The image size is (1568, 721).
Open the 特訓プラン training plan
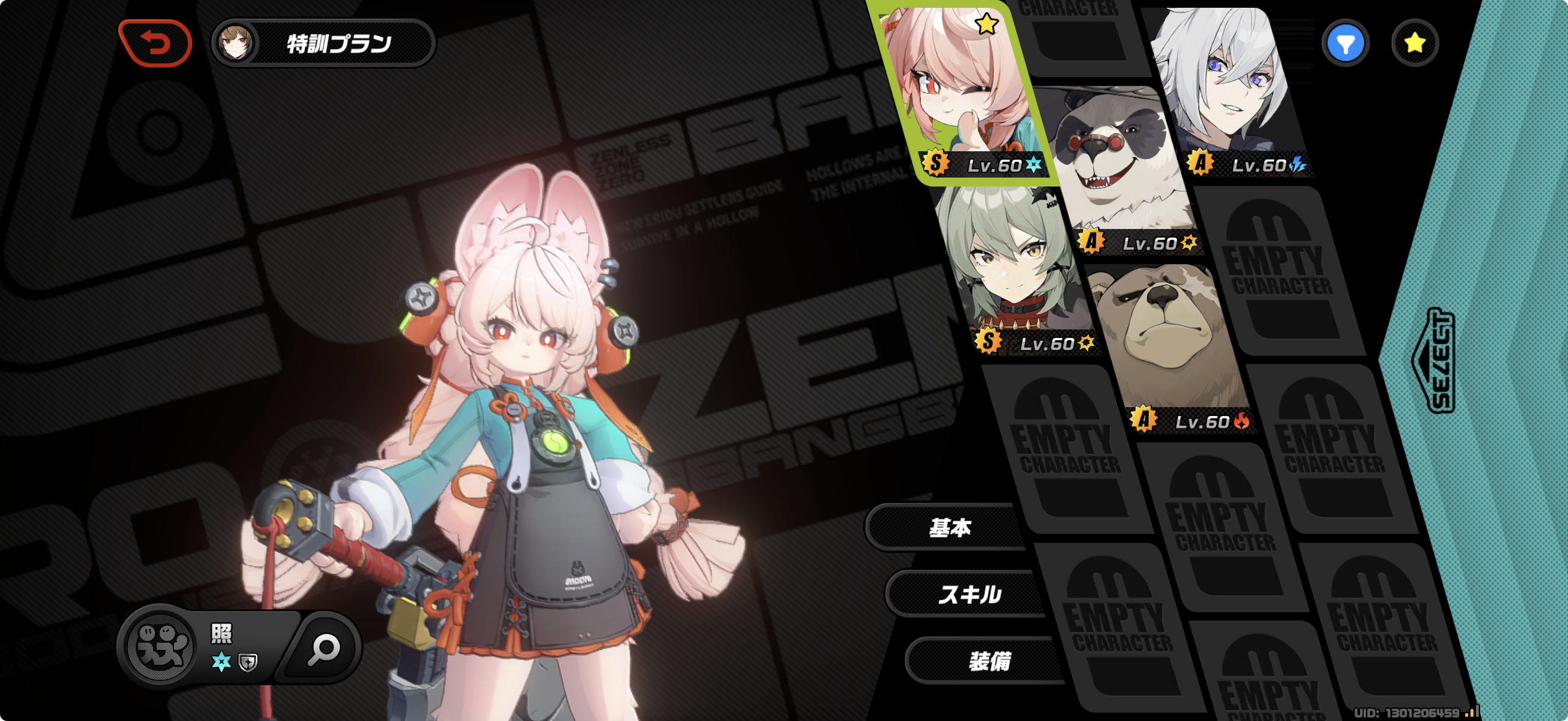[x=323, y=43]
